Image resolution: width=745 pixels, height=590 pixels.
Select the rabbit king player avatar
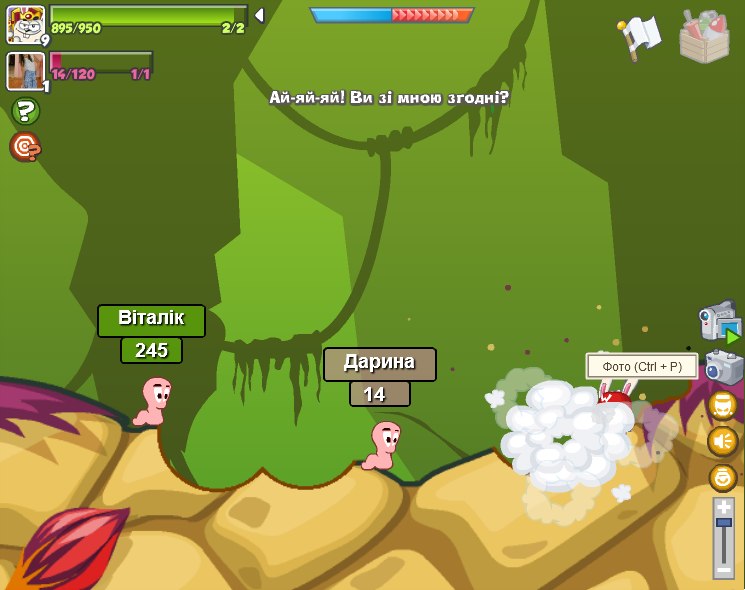25,24
